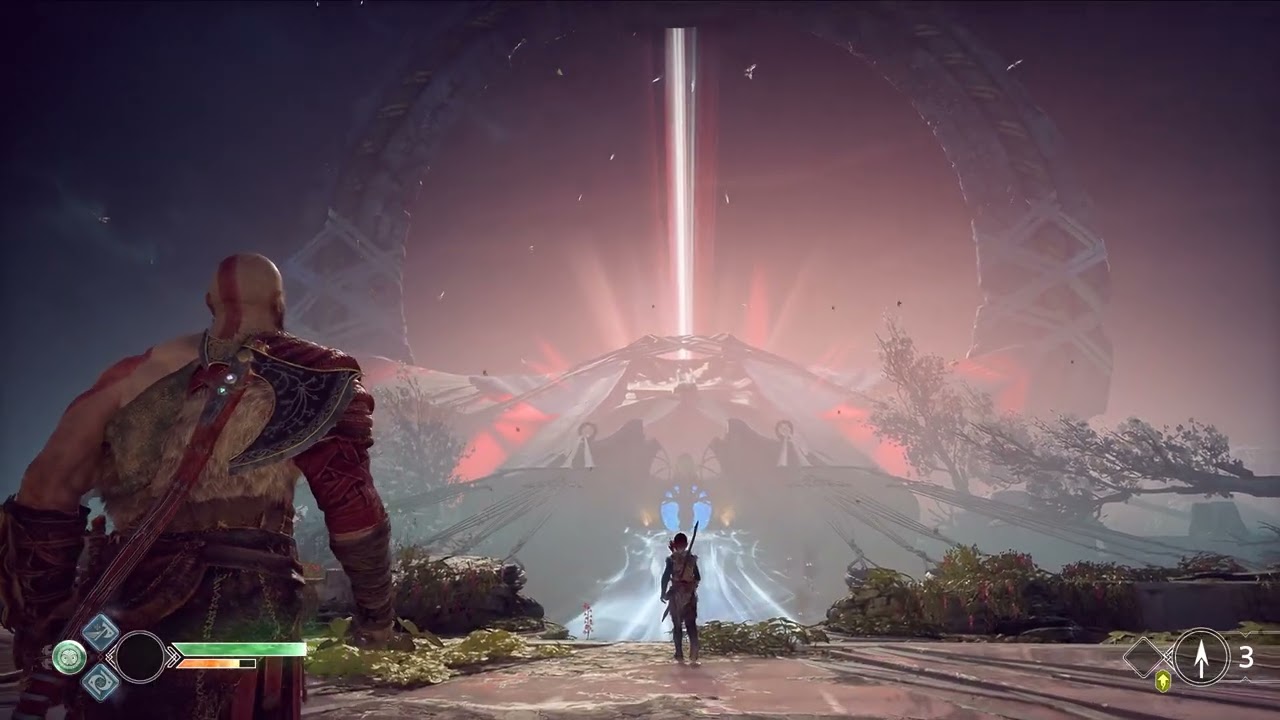Select the companion arrow ability icon
This screenshot has height=720, width=1280.
[1201, 657]
